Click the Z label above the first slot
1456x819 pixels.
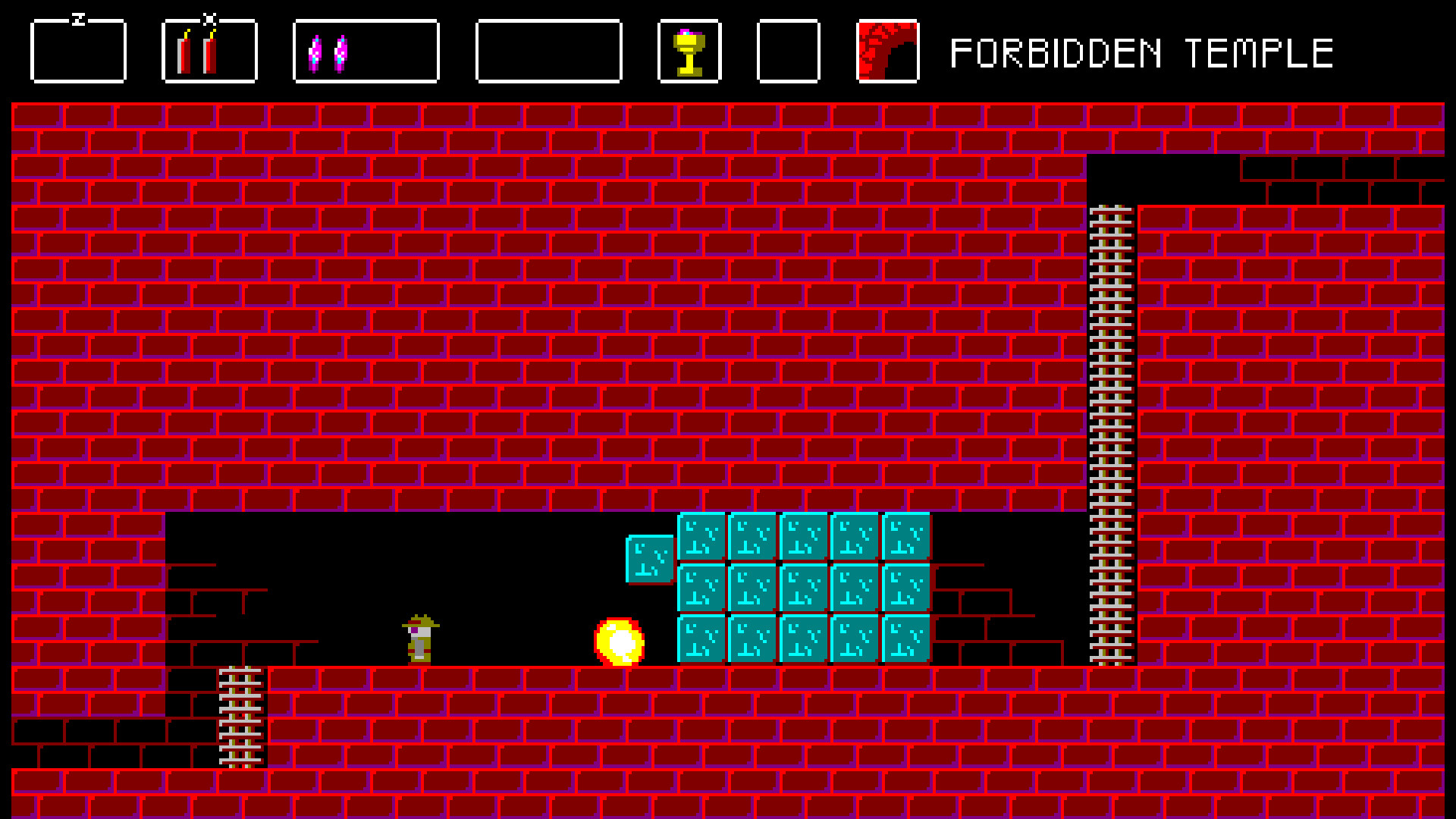(x=79, y=17)
